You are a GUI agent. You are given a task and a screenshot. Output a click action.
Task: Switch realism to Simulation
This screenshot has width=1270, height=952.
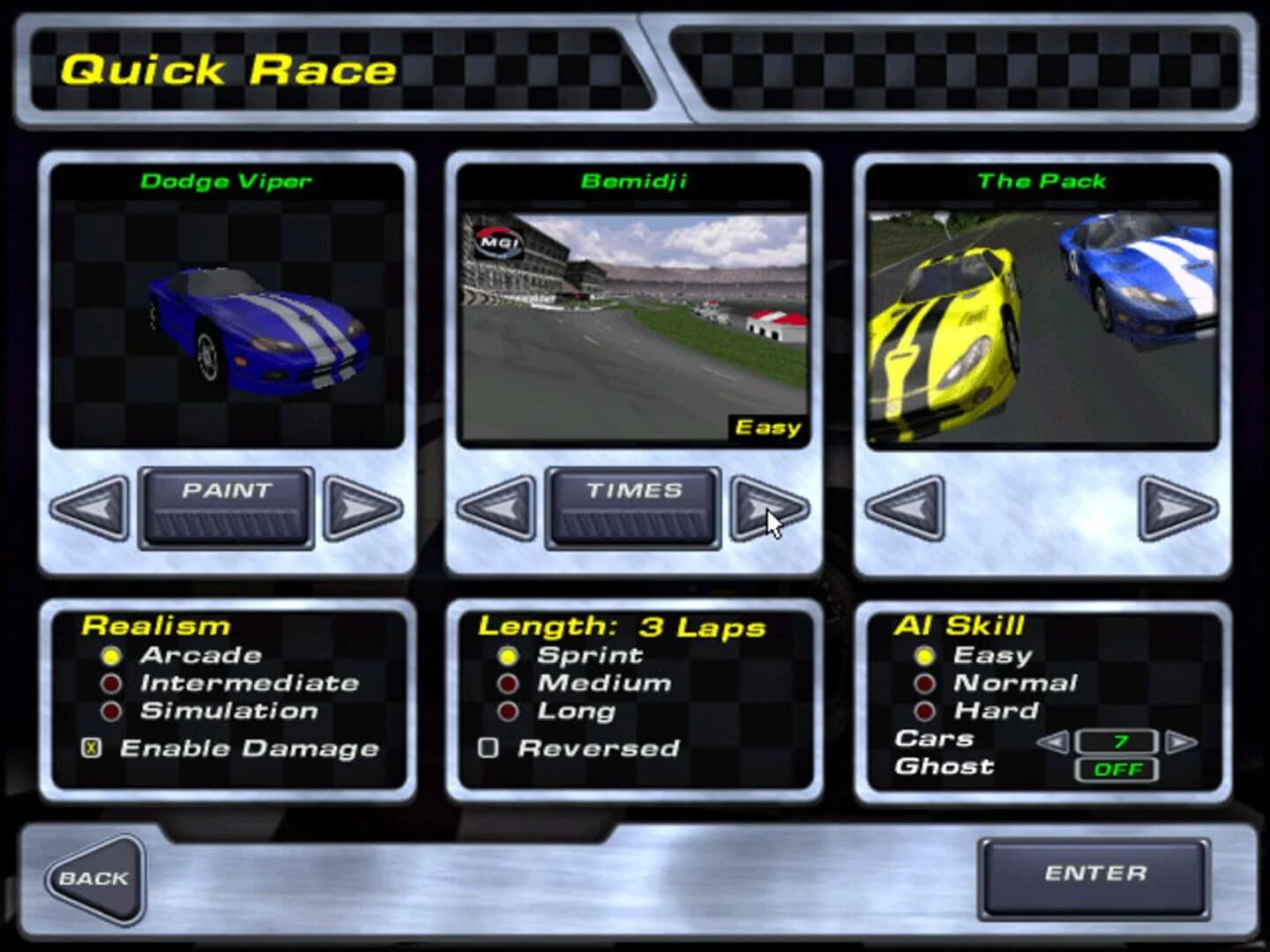coord(111,710)
